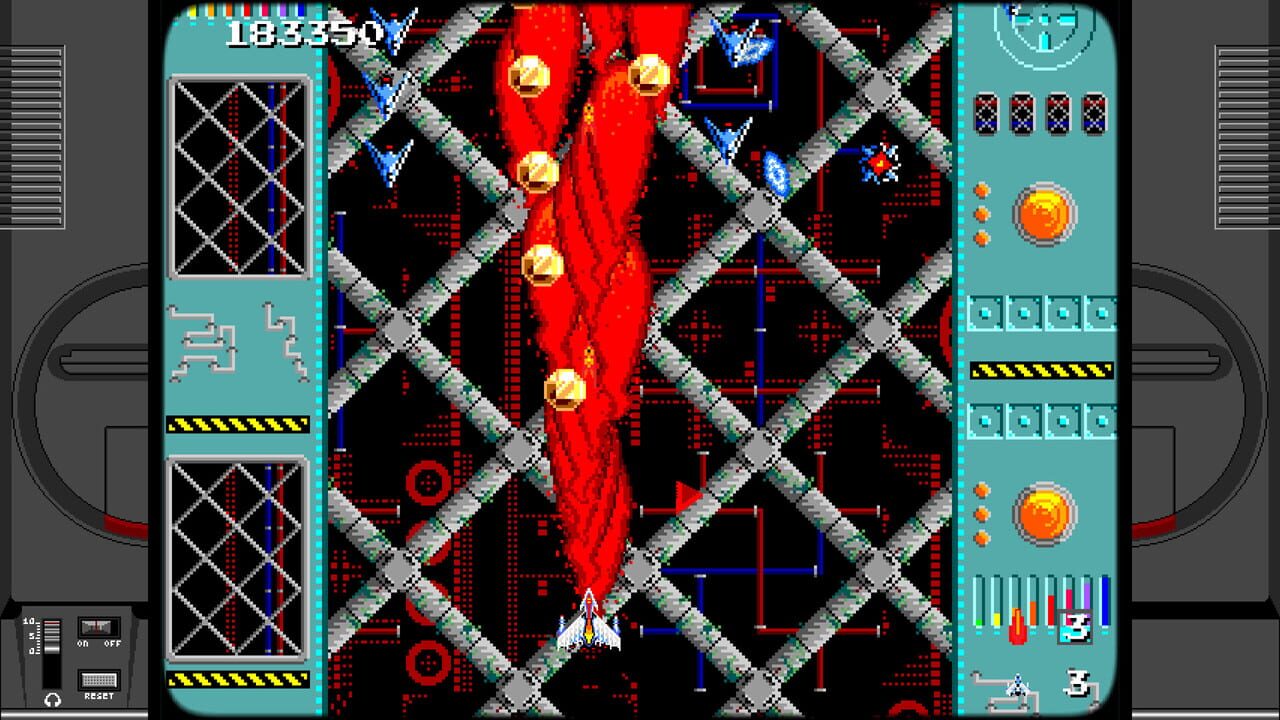
Task: Click the ship lives icon in bottom-right corner
Action: click(1018, 685)
